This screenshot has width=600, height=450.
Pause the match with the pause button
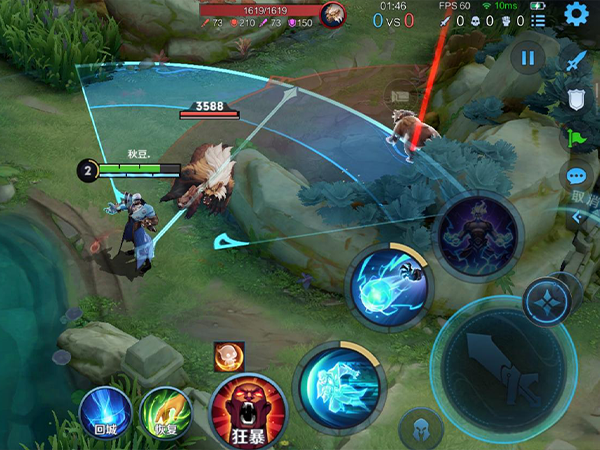click(x=528, y=58)
